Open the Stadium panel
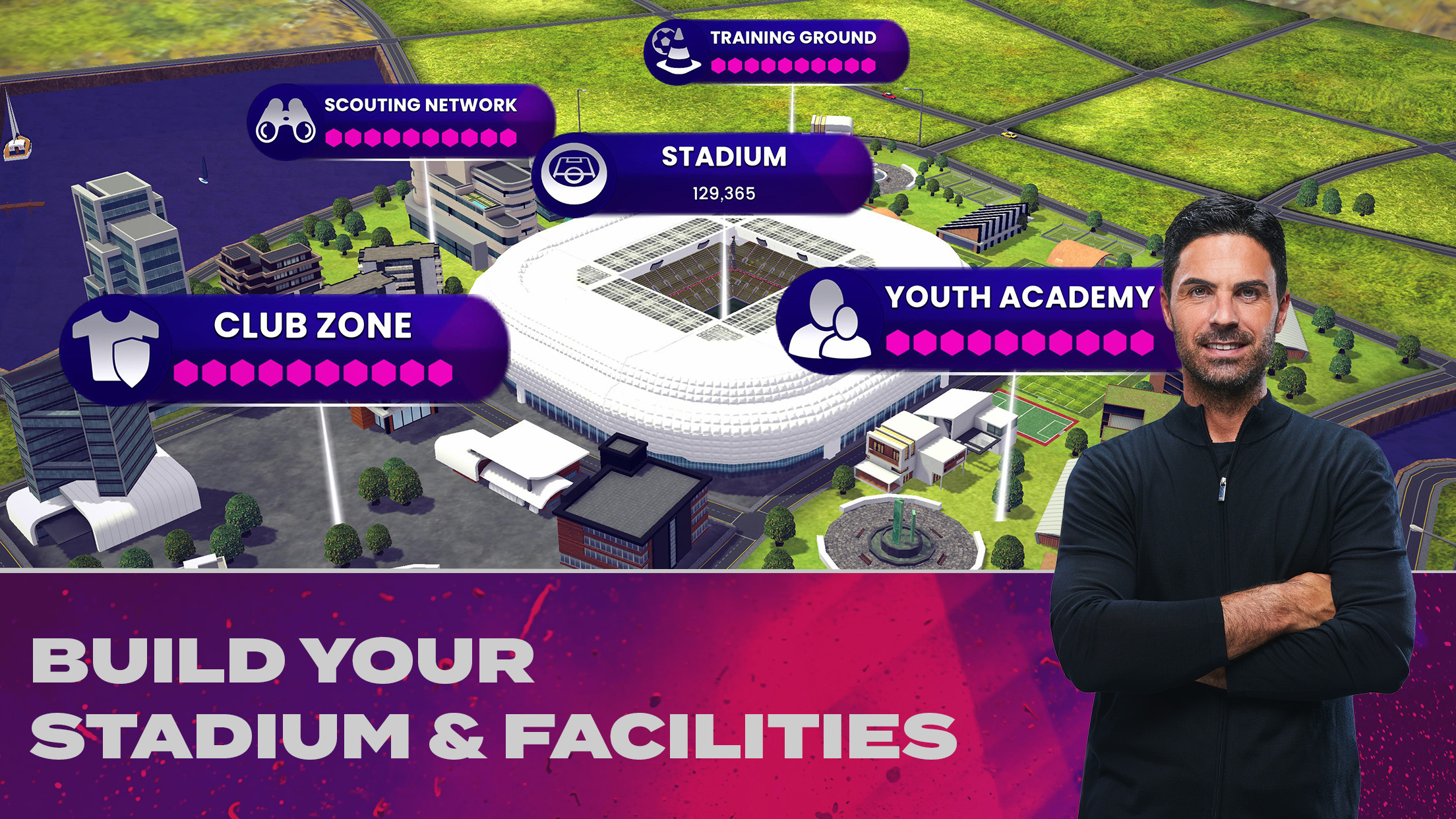Image resolution: width=1456 pixels, height=819 pixels. 703,173
